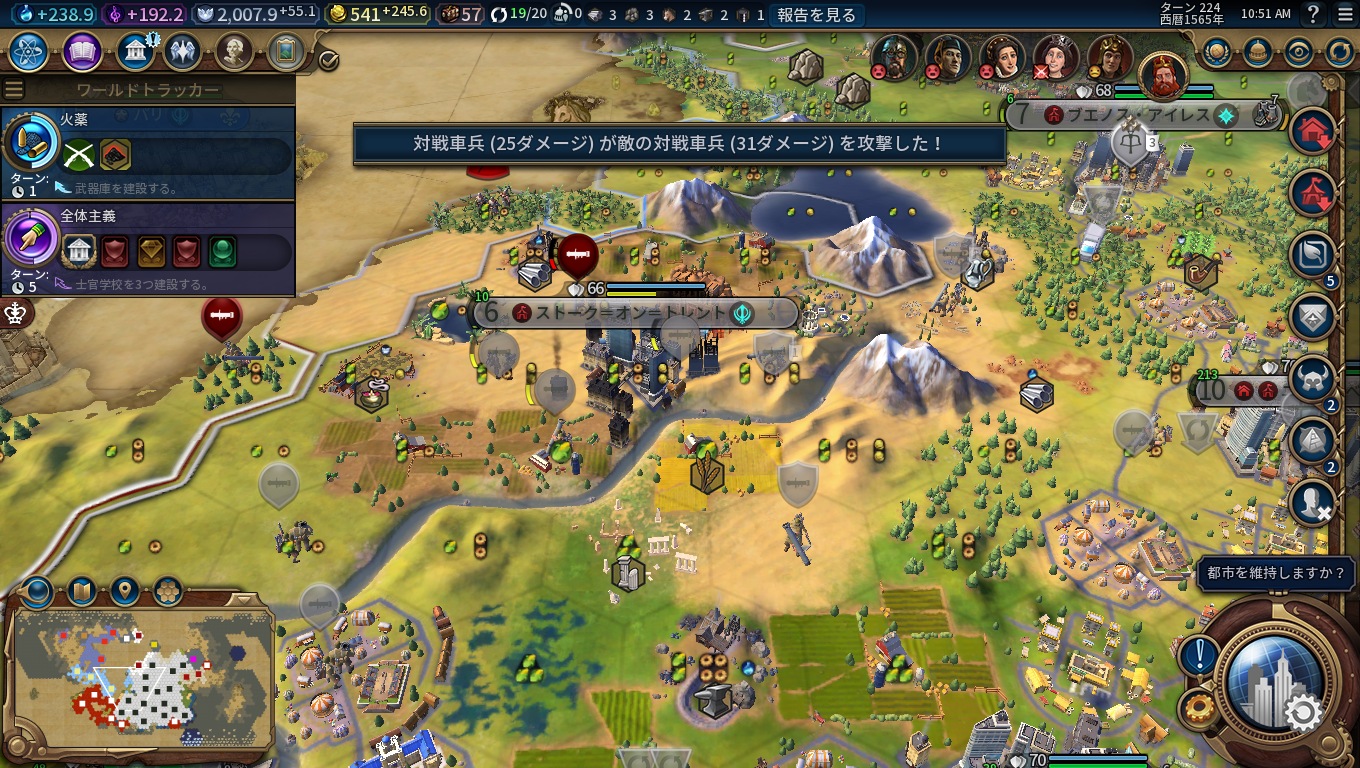Open the Civilopedia question mark help
The height and width of the screenshot is (768, 1360).
coord(1313,14)
